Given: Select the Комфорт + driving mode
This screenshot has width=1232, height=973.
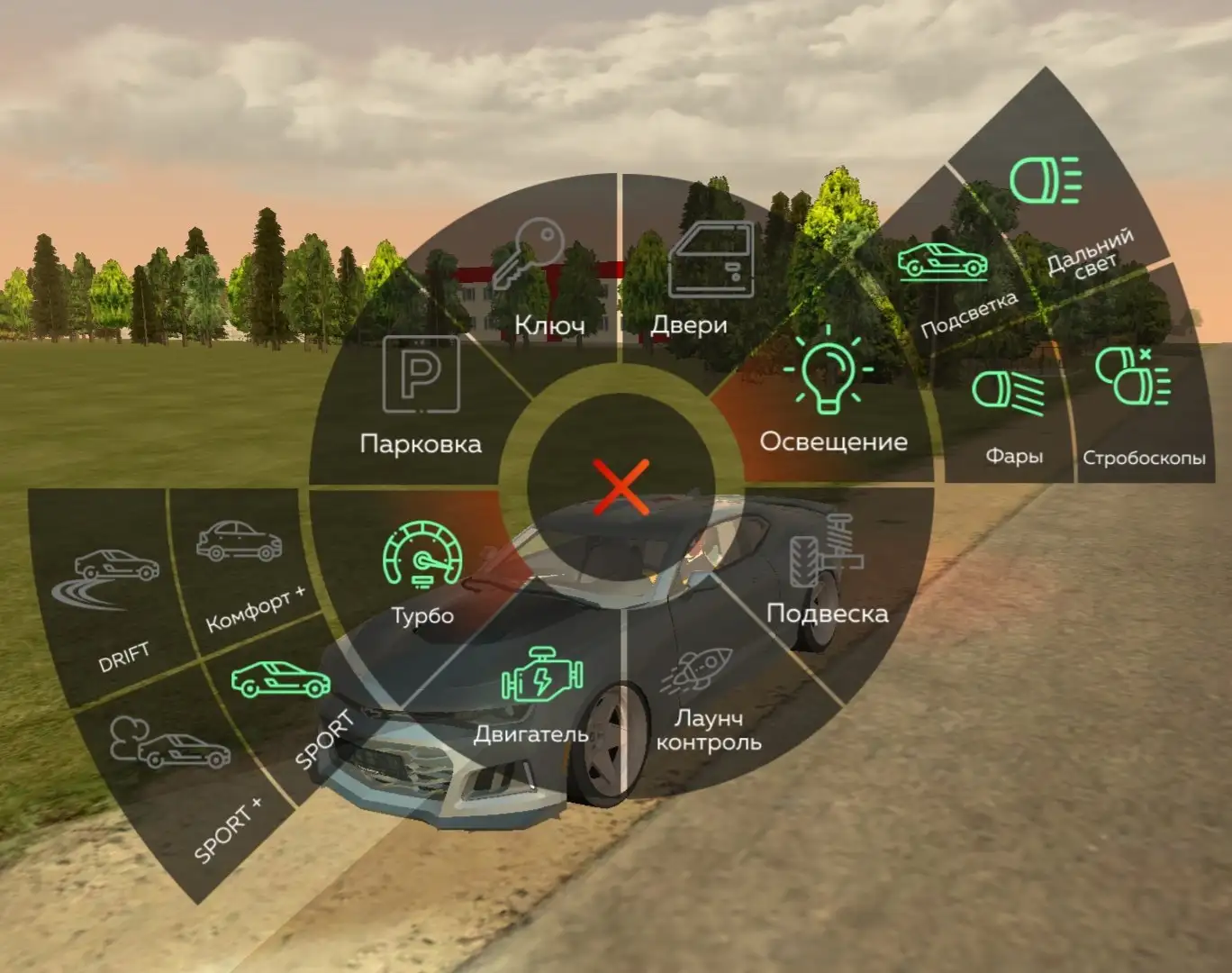Looking at the screenshot, I should pos(241,563).
